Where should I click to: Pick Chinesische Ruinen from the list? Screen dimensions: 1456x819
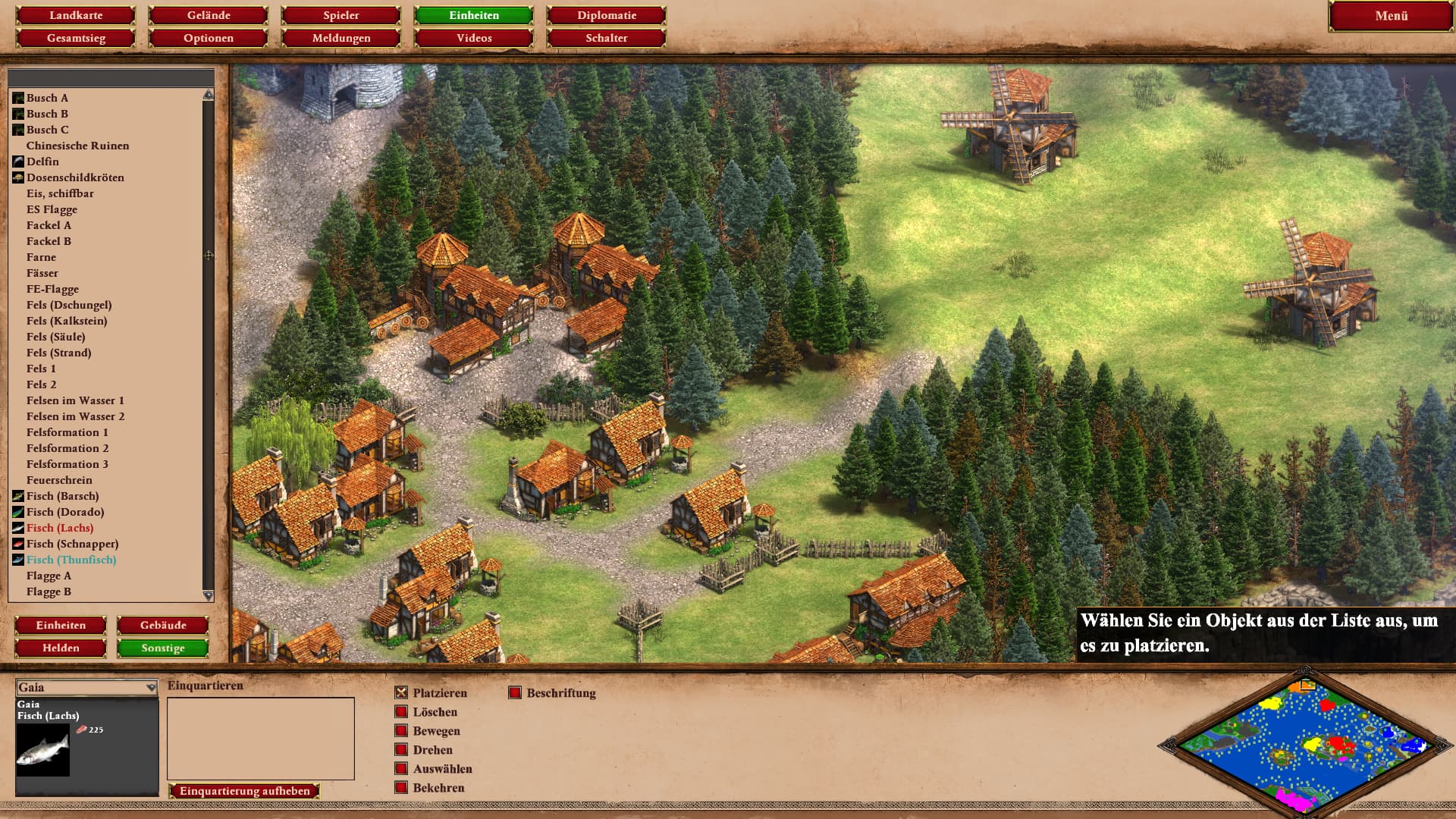coord(77,146)
